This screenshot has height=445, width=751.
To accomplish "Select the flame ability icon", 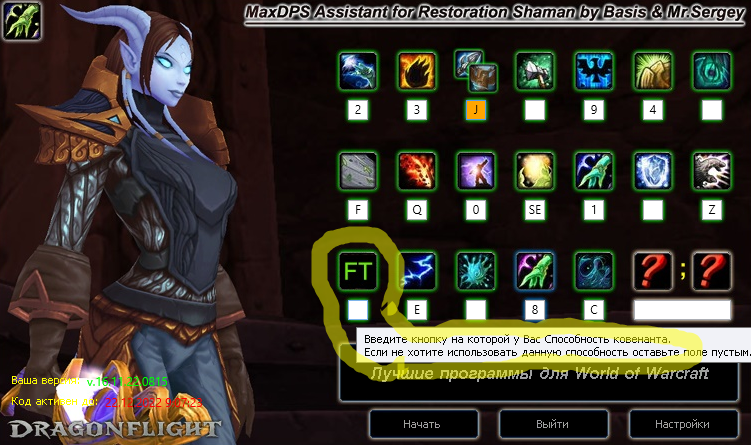I will click(x=417, y=70).
